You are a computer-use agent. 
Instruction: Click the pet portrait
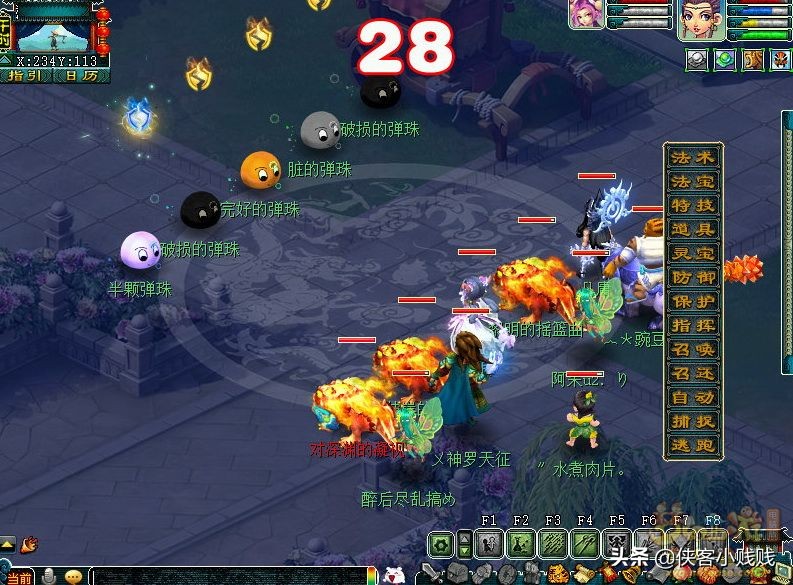pos(585,14)
